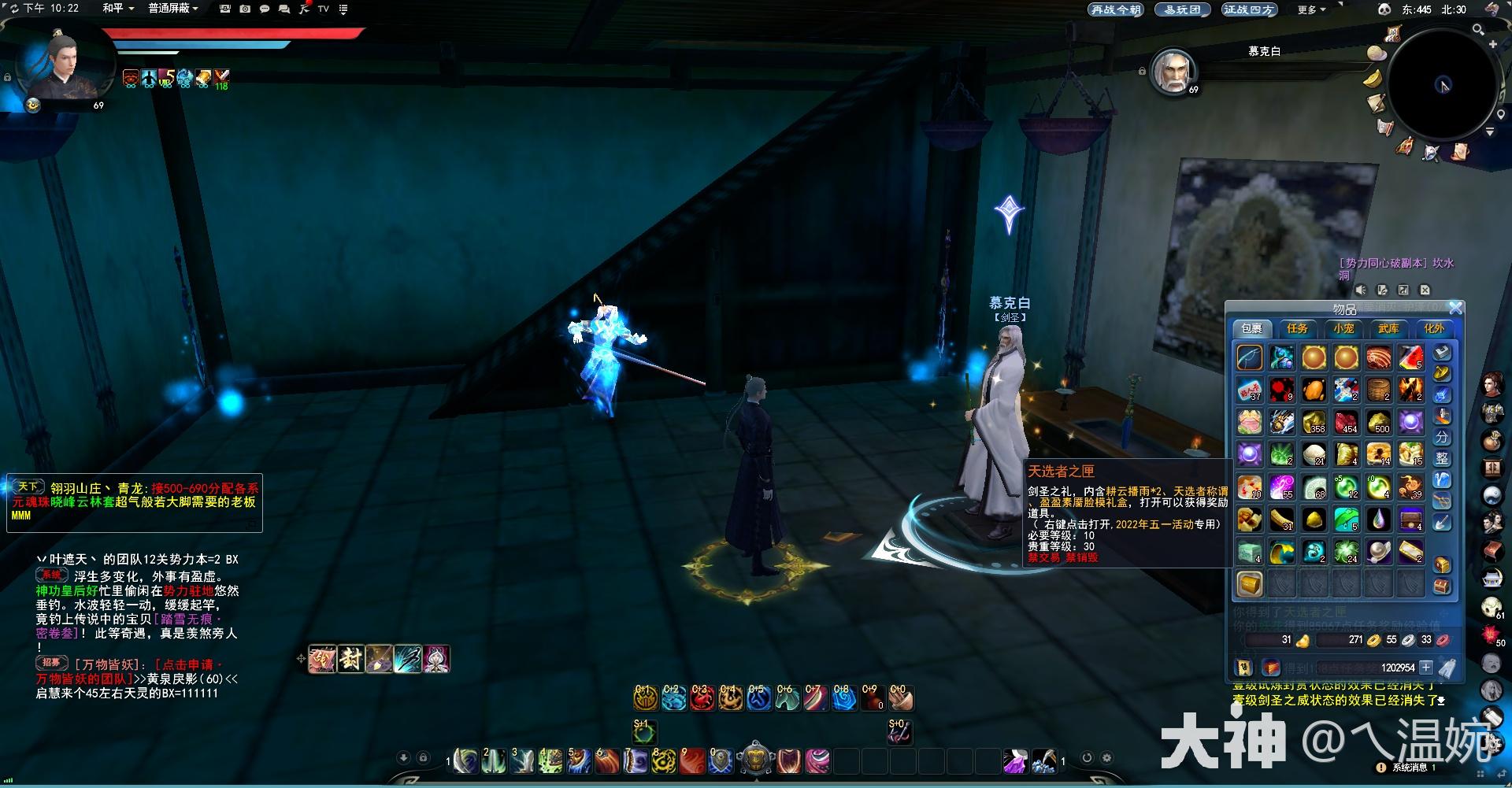Click the 整 sort button in the bag
1512x788 pixels.
pyautogui.click(x=1443, y=458)
